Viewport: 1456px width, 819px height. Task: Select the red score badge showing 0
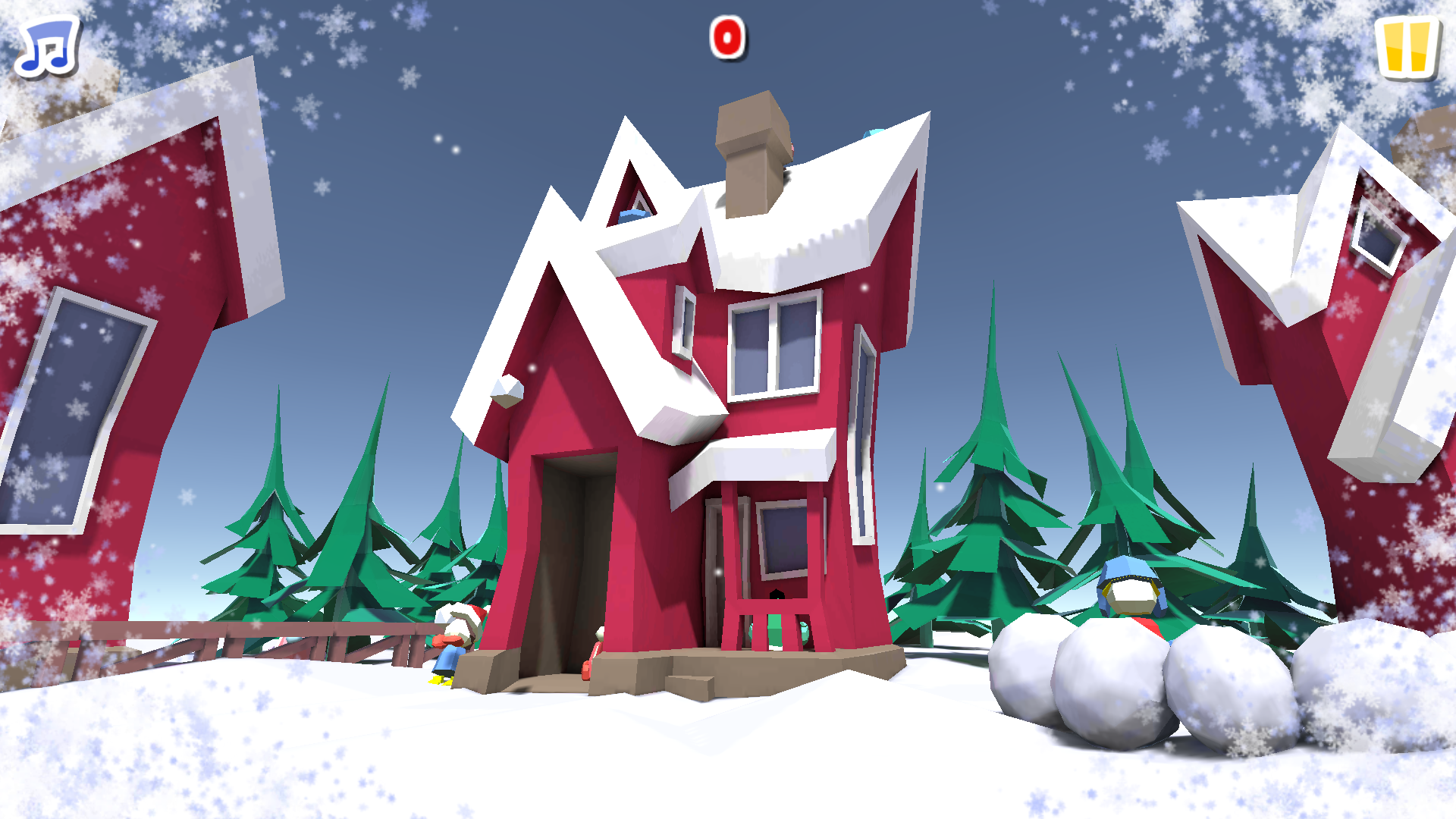click(726, 37)
